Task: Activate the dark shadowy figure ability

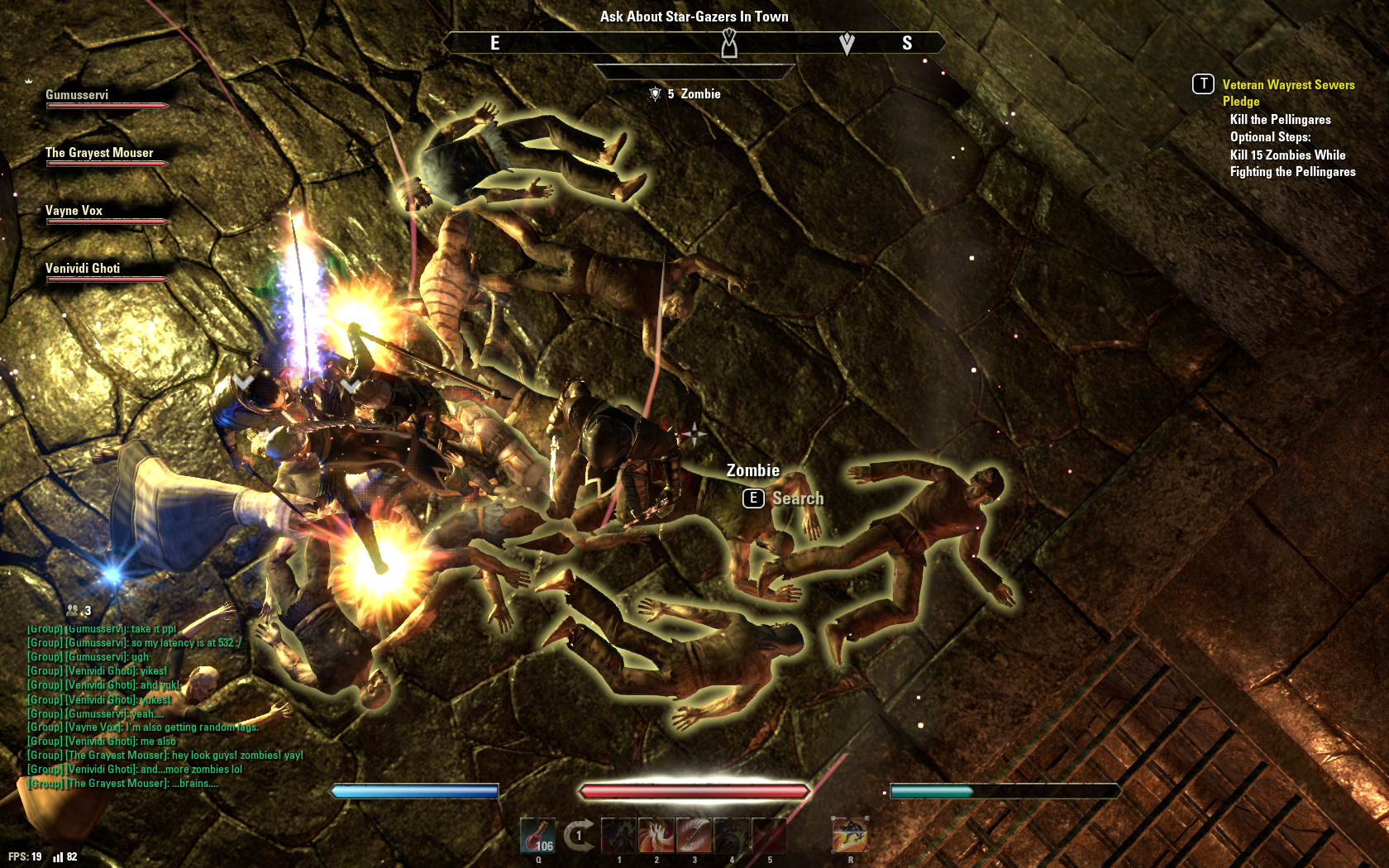Action: tap(619, 835)
